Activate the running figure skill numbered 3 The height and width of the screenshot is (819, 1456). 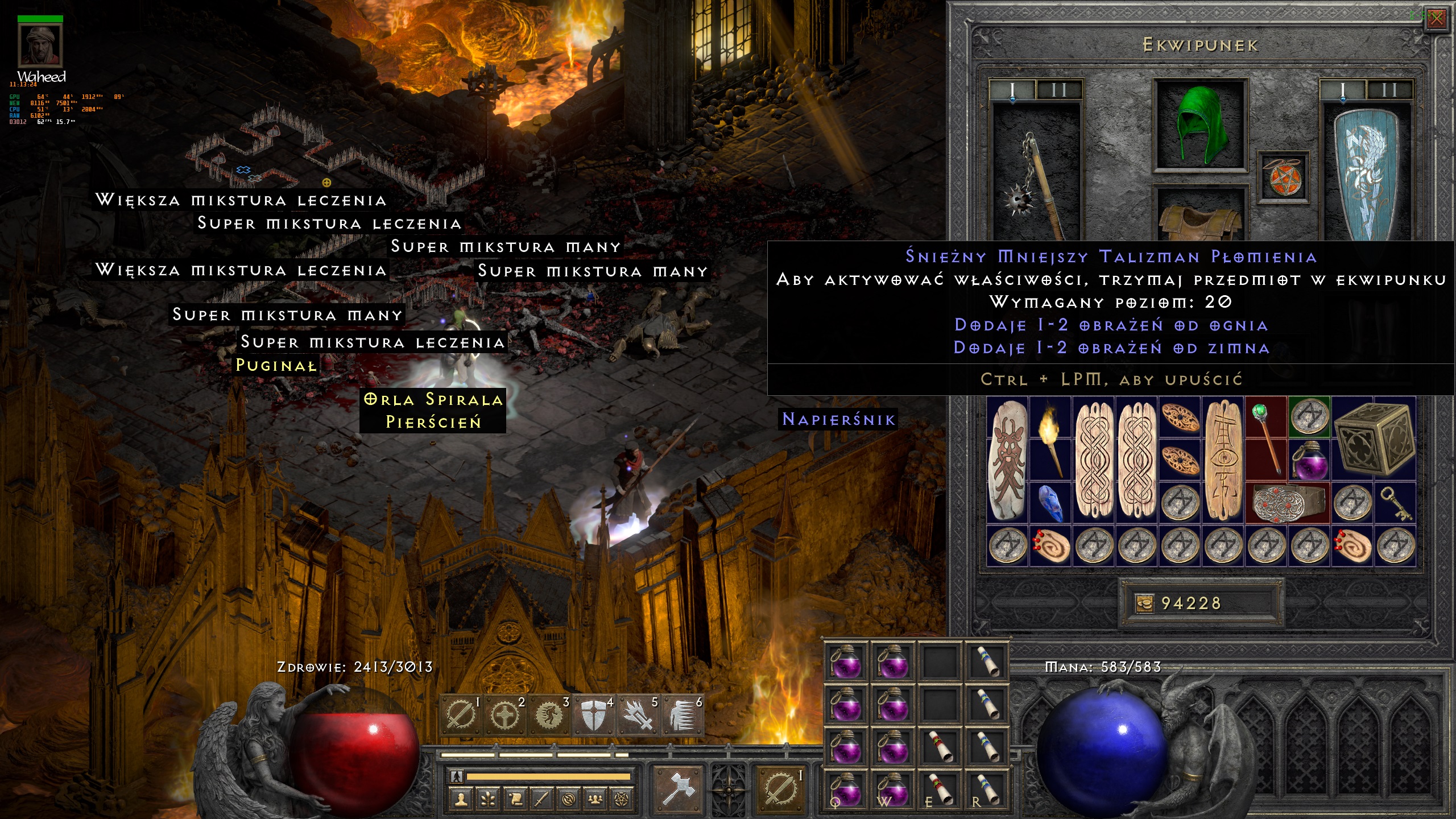coord(549,715)
